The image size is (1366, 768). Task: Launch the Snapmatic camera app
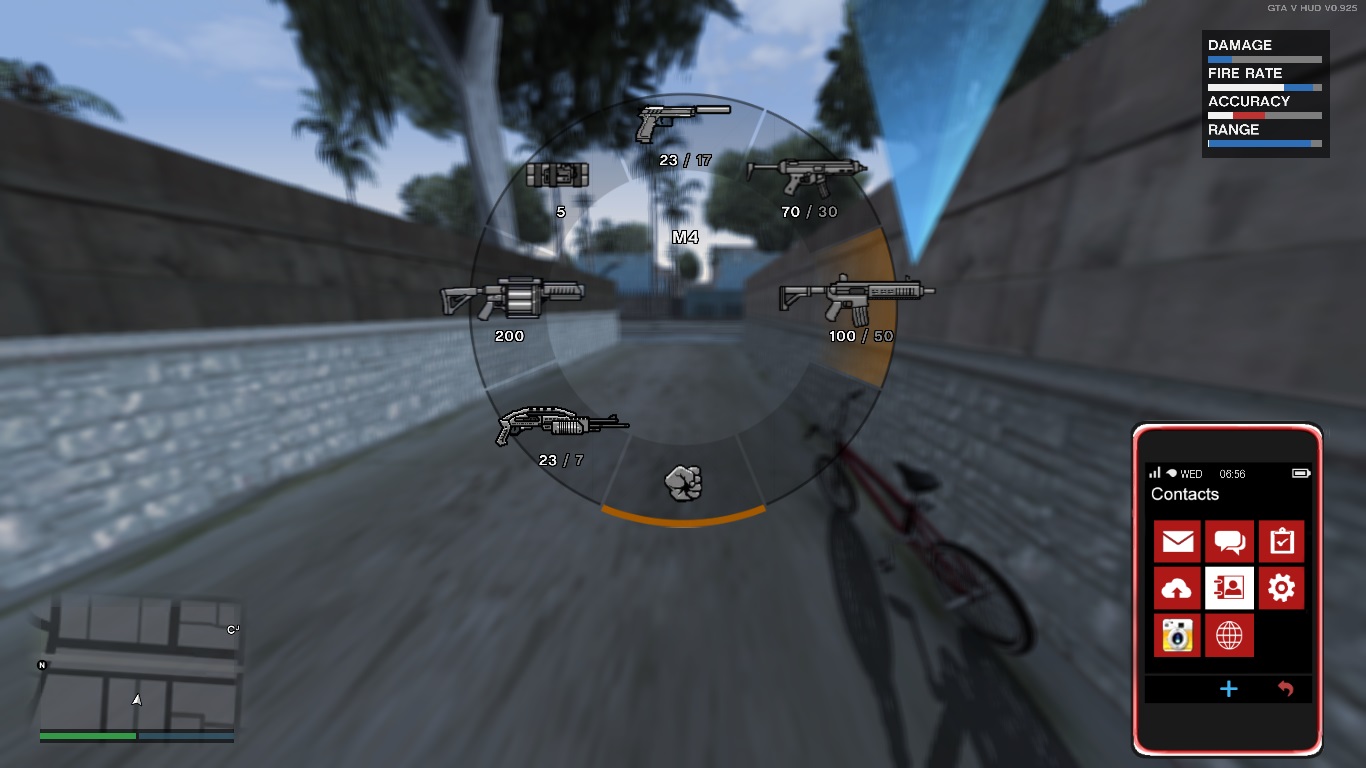coord(1177,636)
